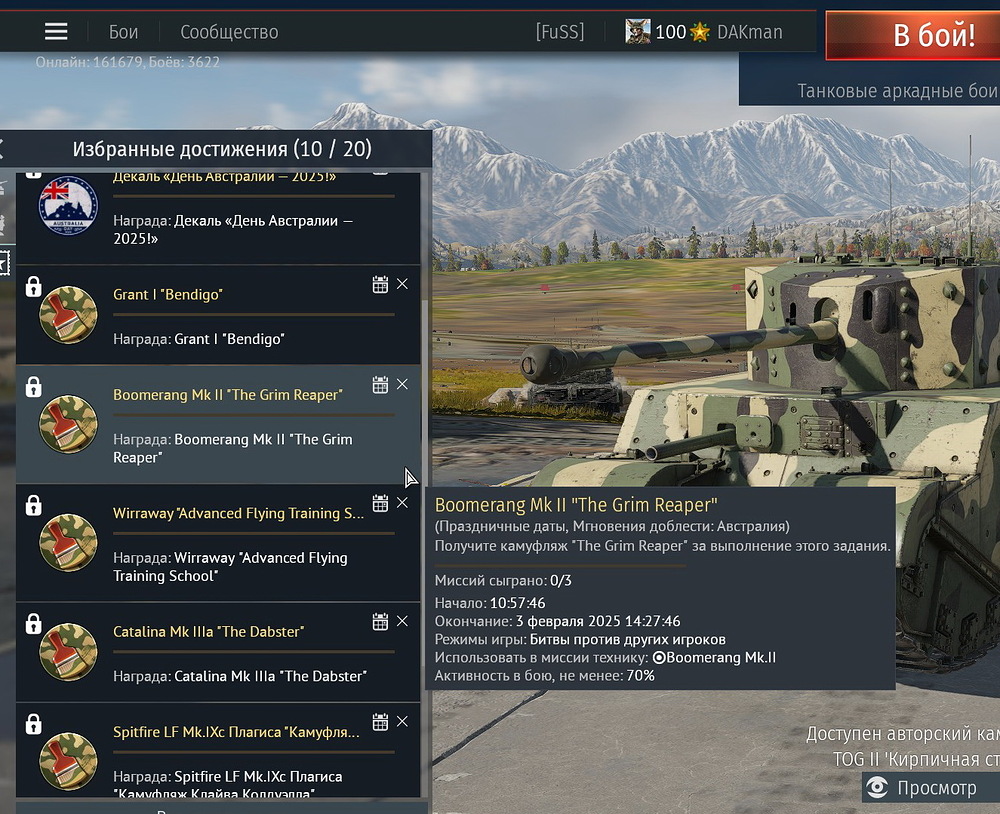Open DAKman player profile

click(749, 32)
